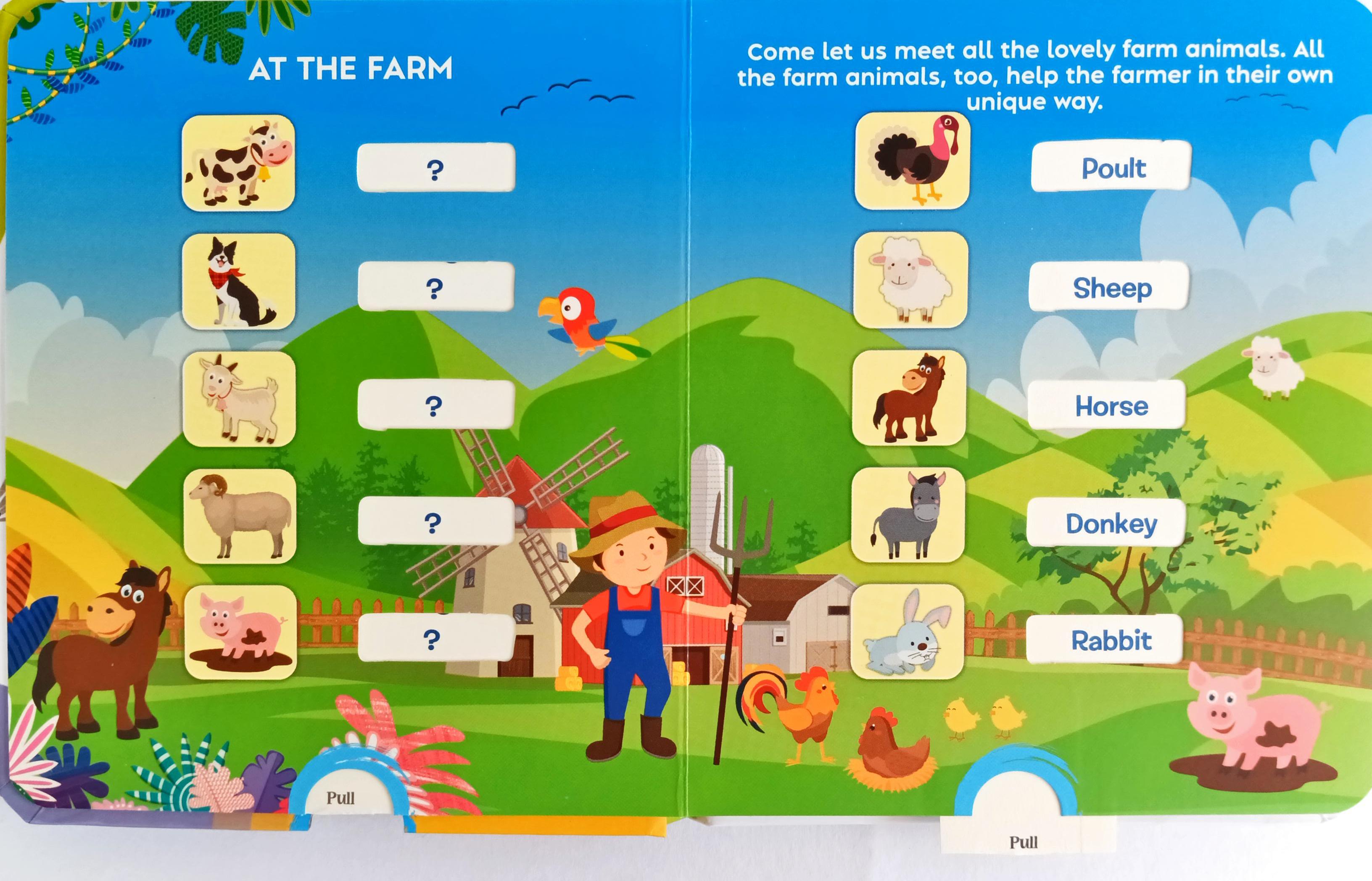Viewport: 1372px width, 881px height.
Task: Choose the pig in mud card
Action: click(241, 632)
